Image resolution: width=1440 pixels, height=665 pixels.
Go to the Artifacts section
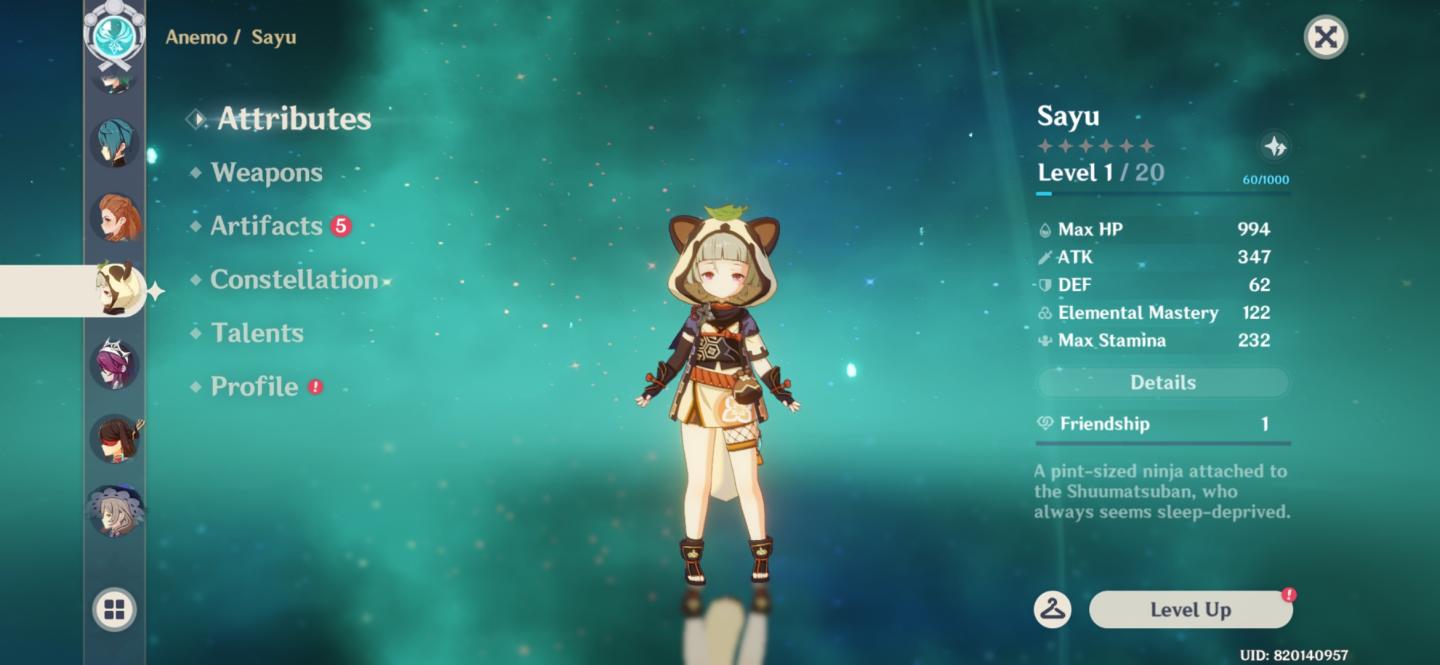tap(266, 226)
